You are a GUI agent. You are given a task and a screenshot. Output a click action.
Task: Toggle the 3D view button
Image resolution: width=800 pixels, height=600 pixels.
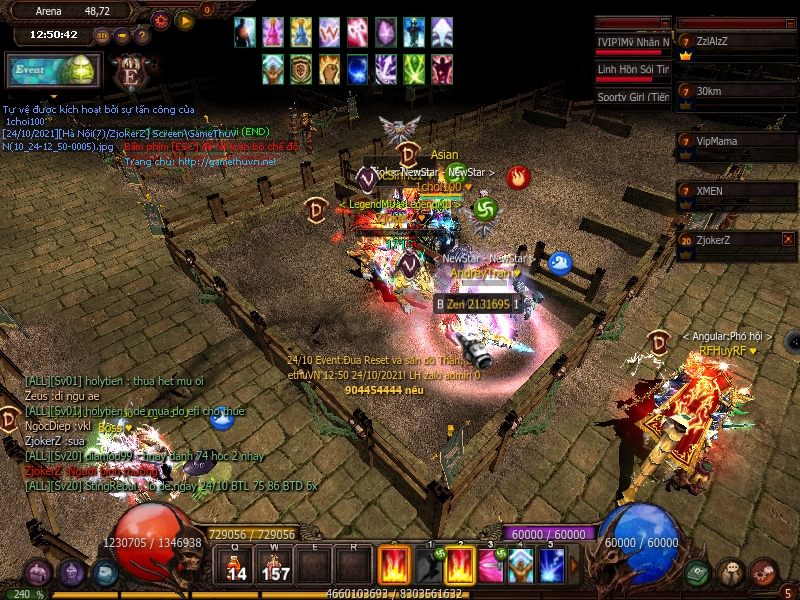tap(102, 35)
